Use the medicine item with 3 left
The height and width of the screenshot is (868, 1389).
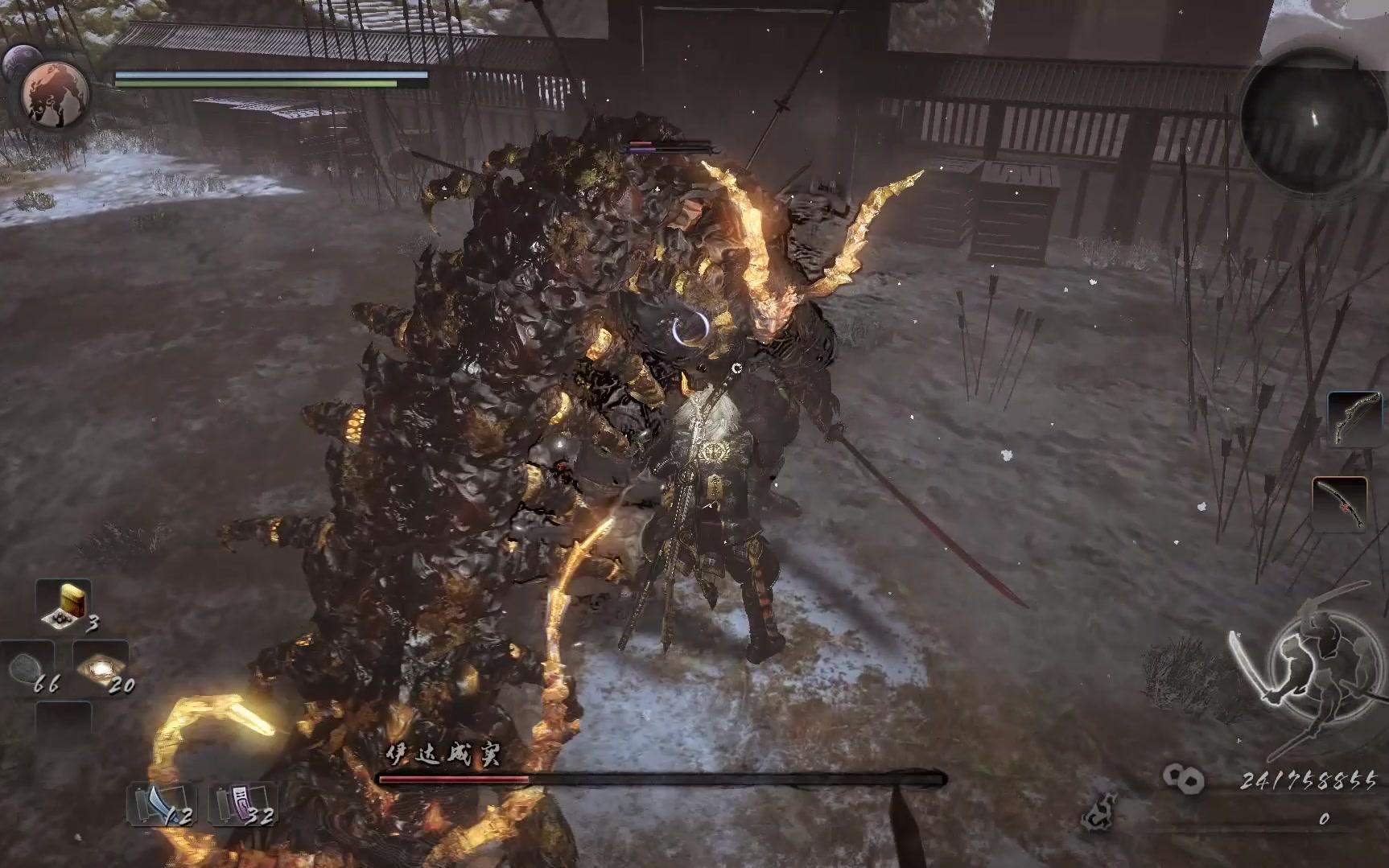(64, 605)
